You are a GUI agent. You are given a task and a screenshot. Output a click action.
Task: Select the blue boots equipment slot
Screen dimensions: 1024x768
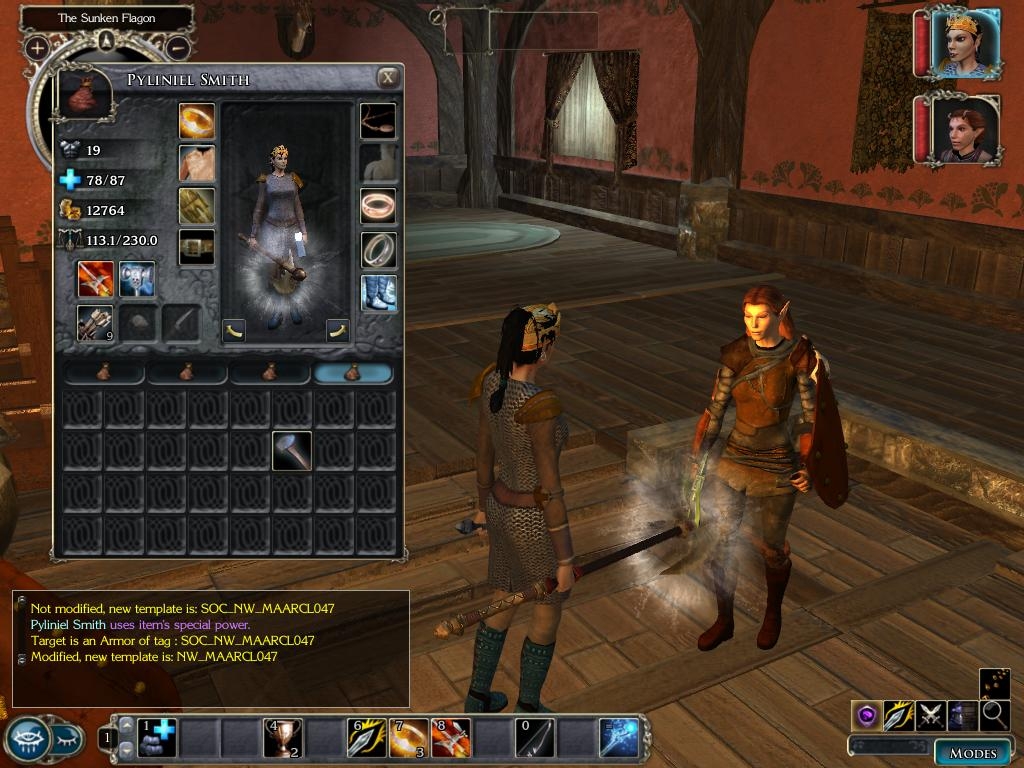point(378,293)
